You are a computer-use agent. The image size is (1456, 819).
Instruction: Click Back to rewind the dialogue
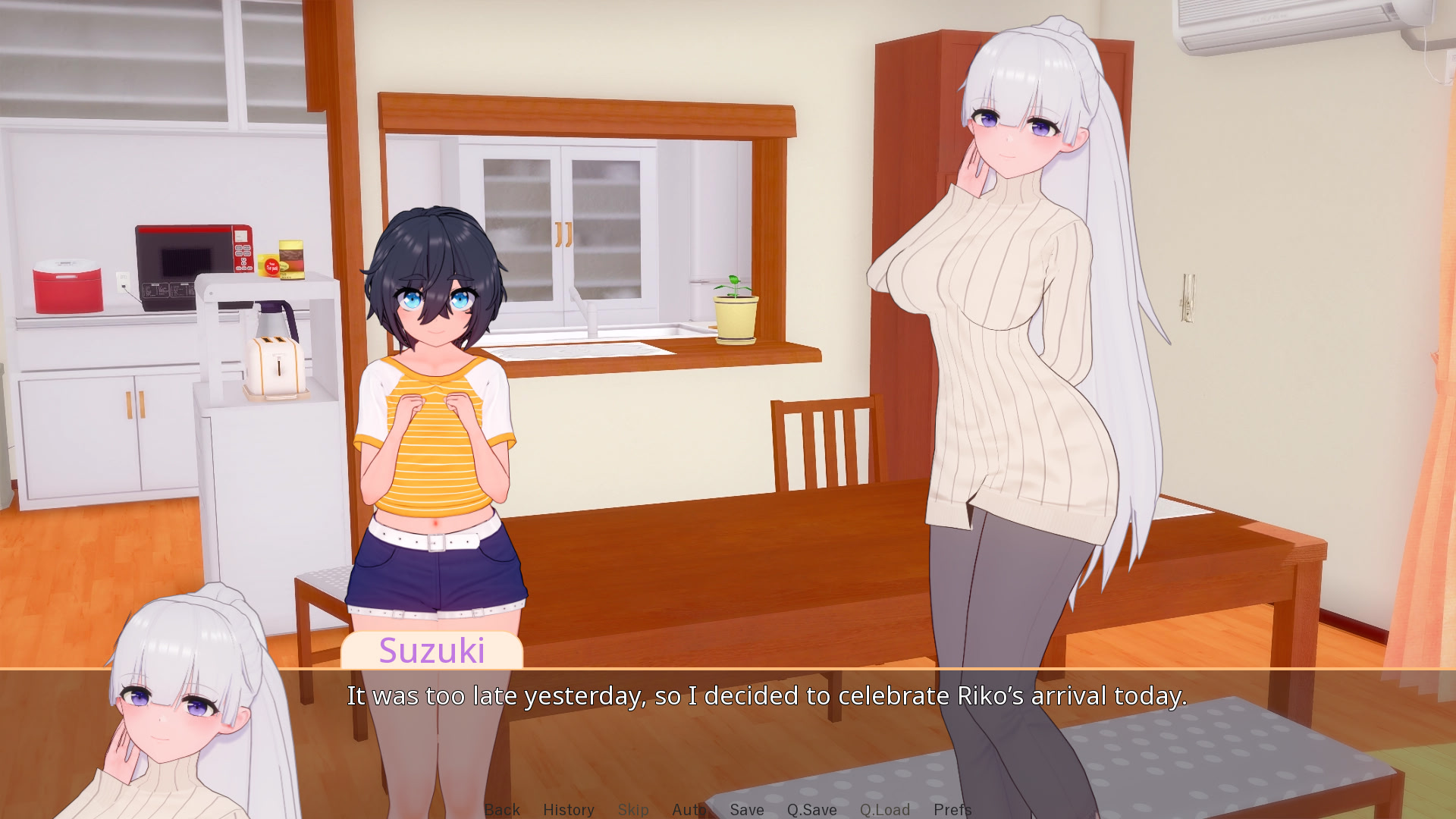[x=502, y=809]
